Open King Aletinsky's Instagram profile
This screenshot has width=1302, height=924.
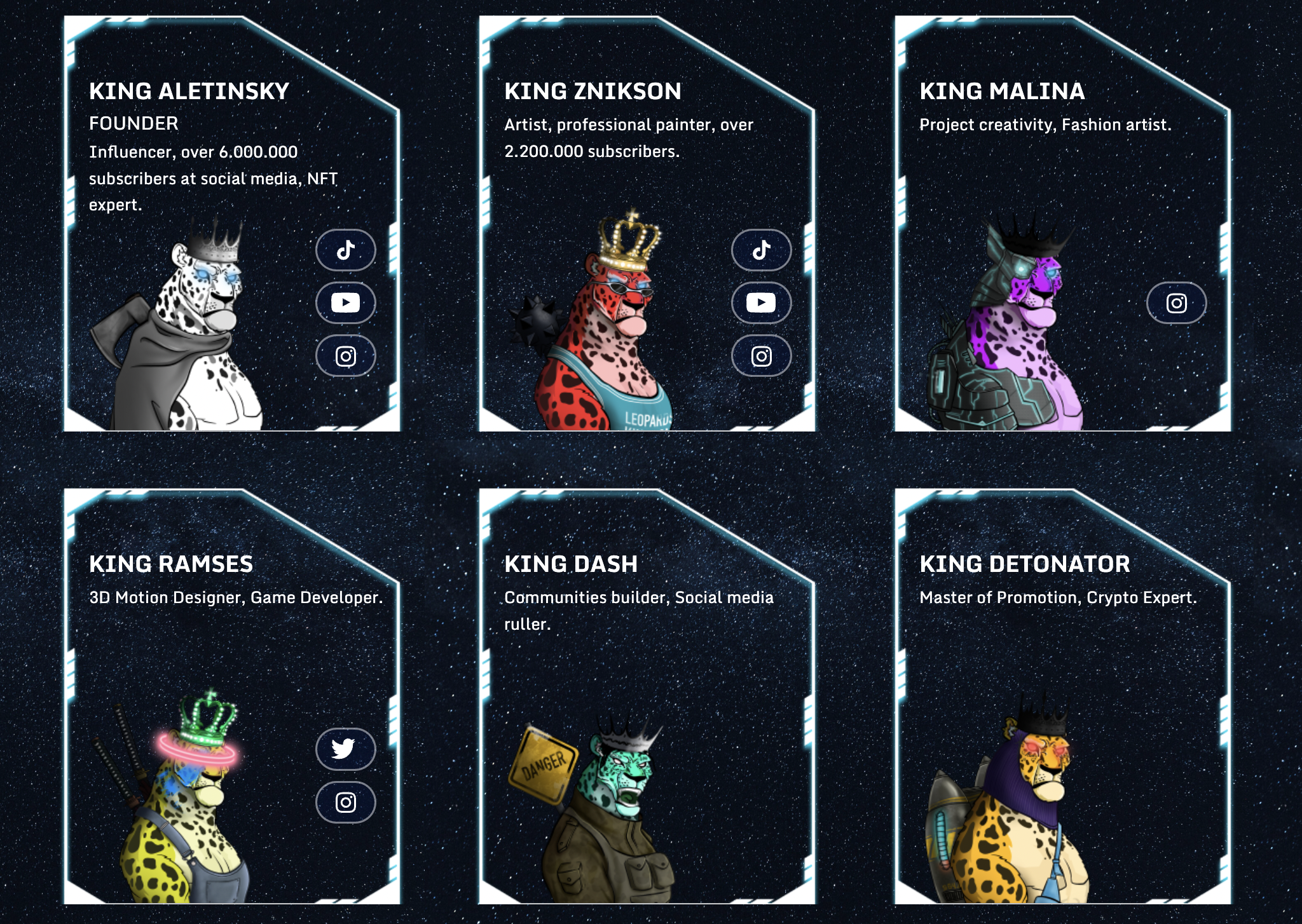tap(345, 356)
